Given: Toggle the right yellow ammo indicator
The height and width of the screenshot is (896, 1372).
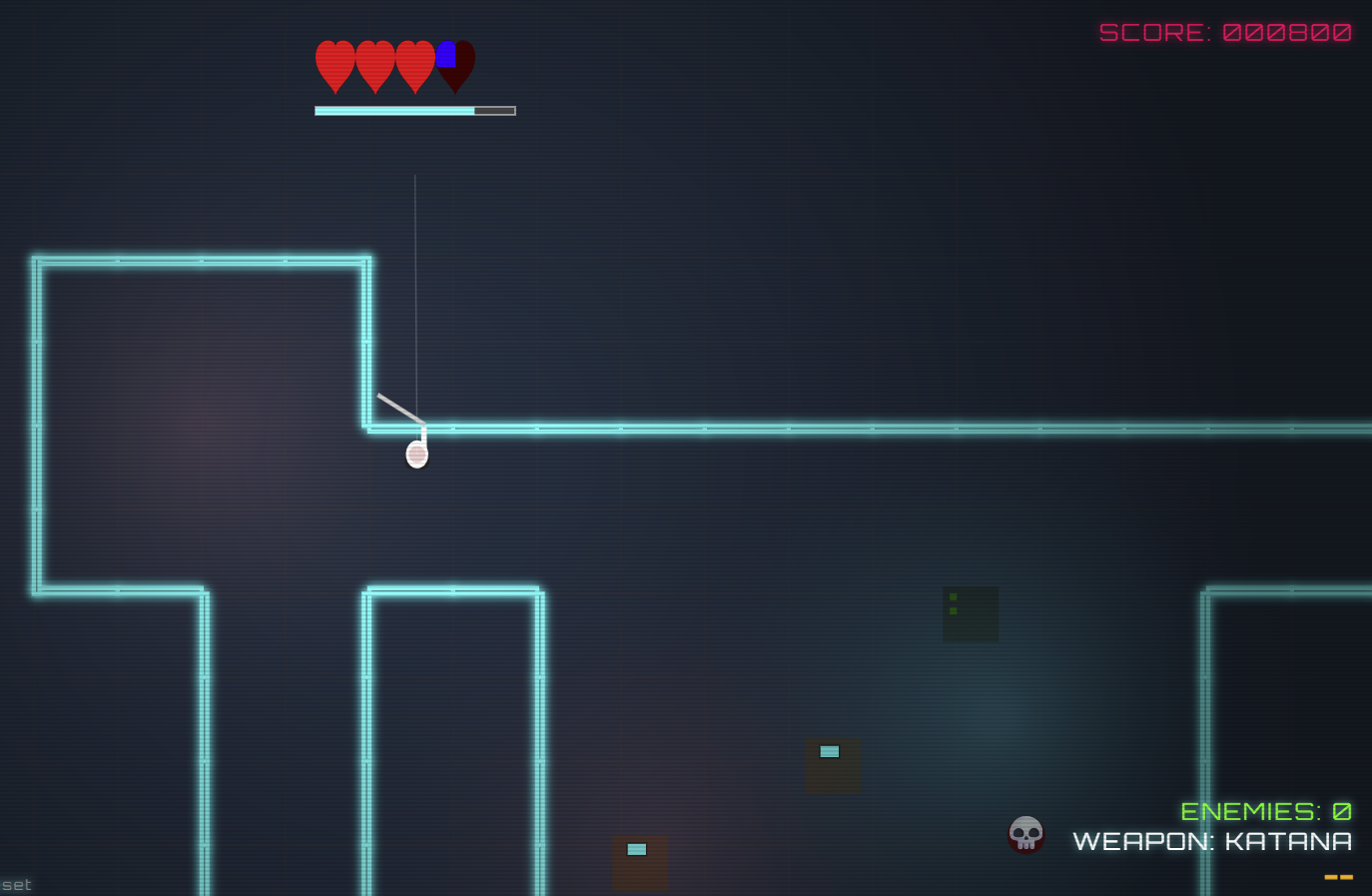Looking at the screenshot, I should (x=1348, y=876).
